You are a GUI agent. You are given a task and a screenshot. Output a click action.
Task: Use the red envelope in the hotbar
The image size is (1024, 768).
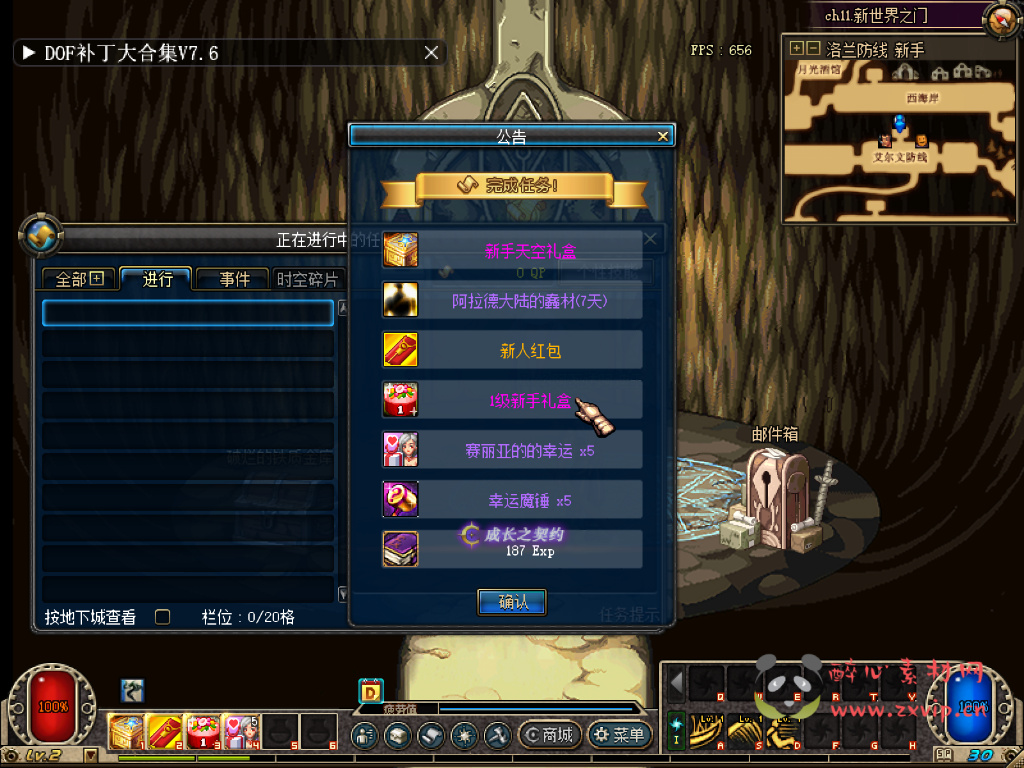(x=164, y=732)
